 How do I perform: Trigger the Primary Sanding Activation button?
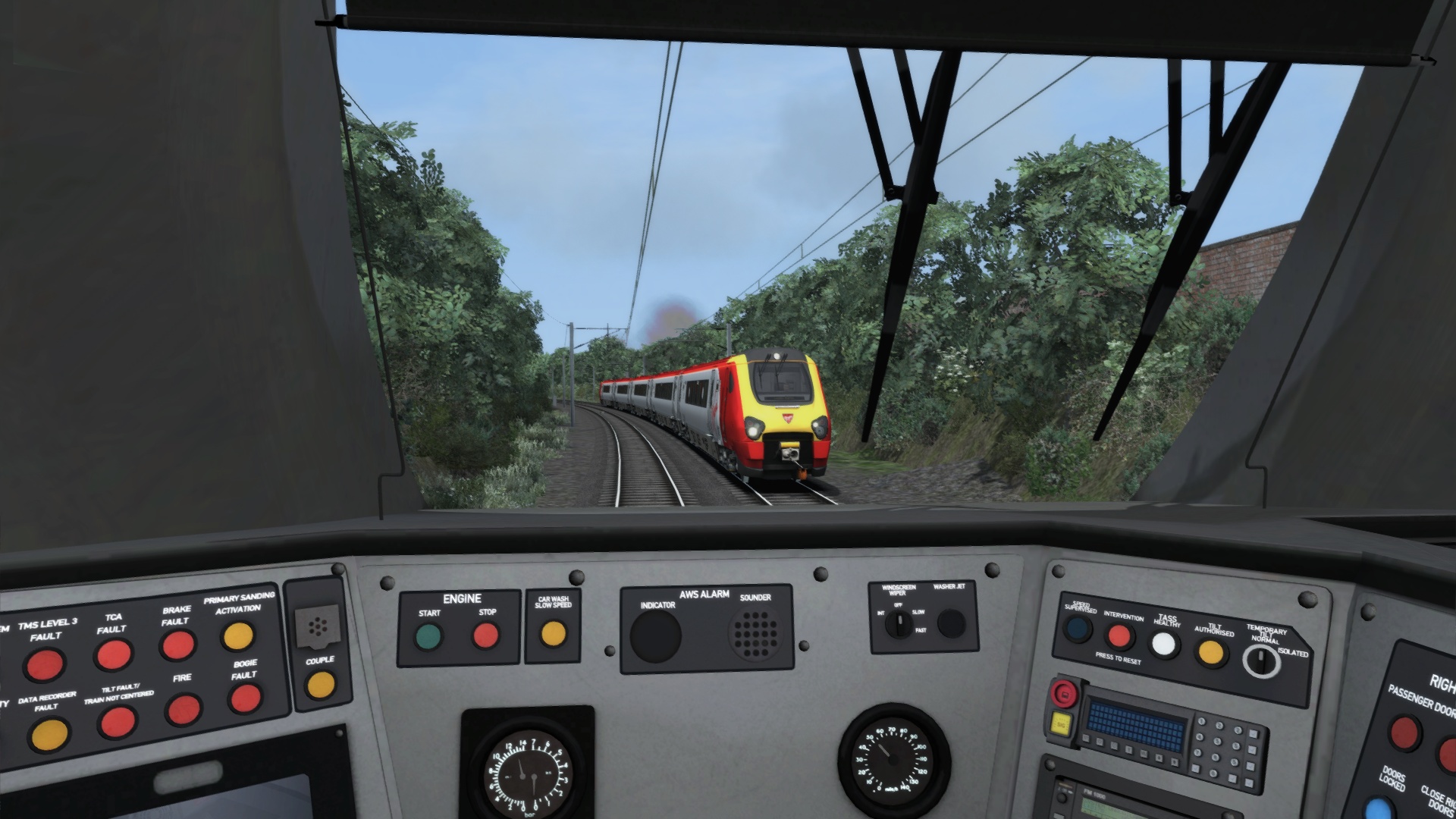pos(238,635)
